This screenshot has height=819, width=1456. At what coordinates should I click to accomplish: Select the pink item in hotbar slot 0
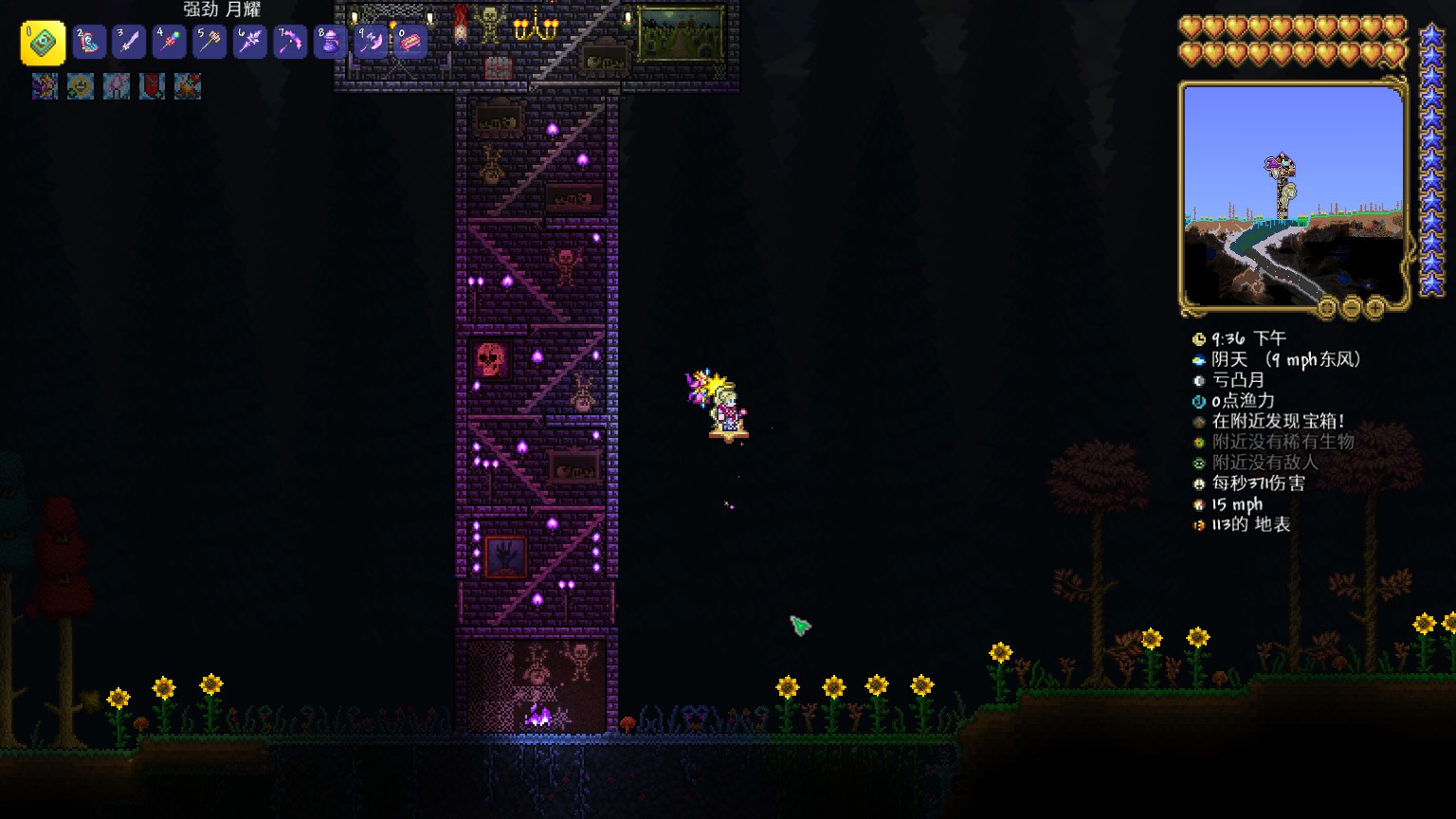409,42
